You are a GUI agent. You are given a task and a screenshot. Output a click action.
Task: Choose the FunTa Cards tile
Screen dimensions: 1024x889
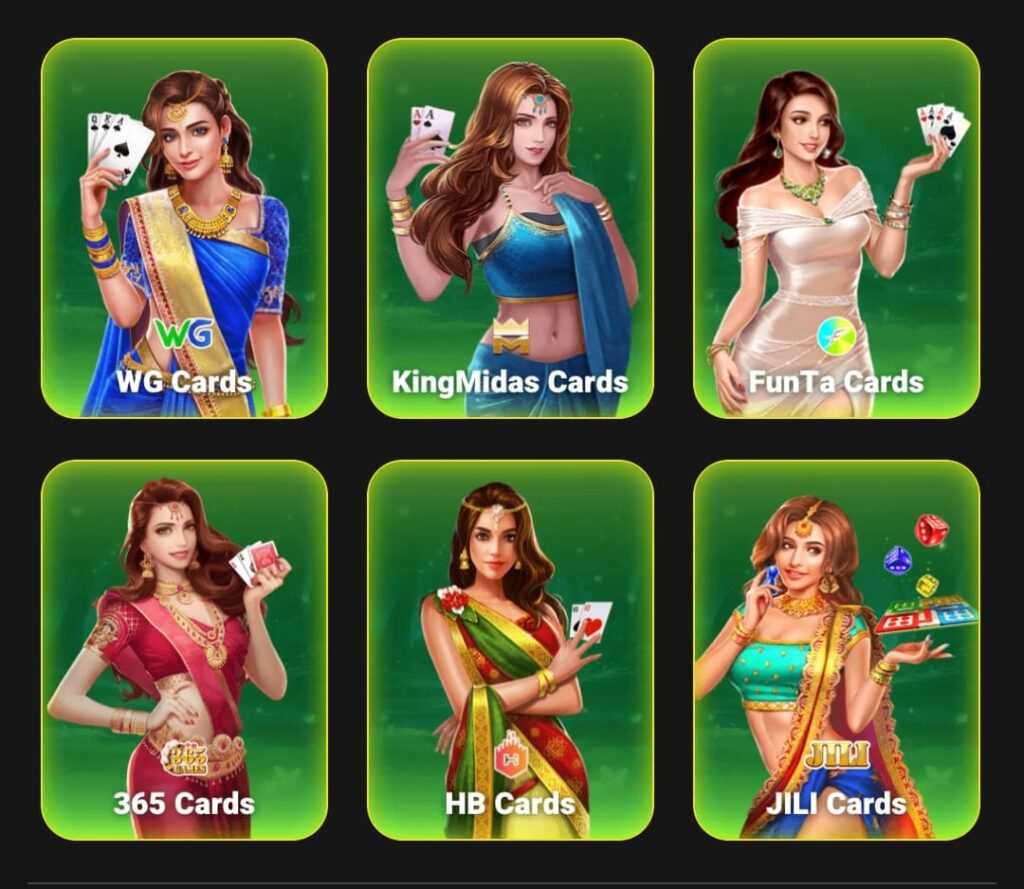click(x=836, y=228)
